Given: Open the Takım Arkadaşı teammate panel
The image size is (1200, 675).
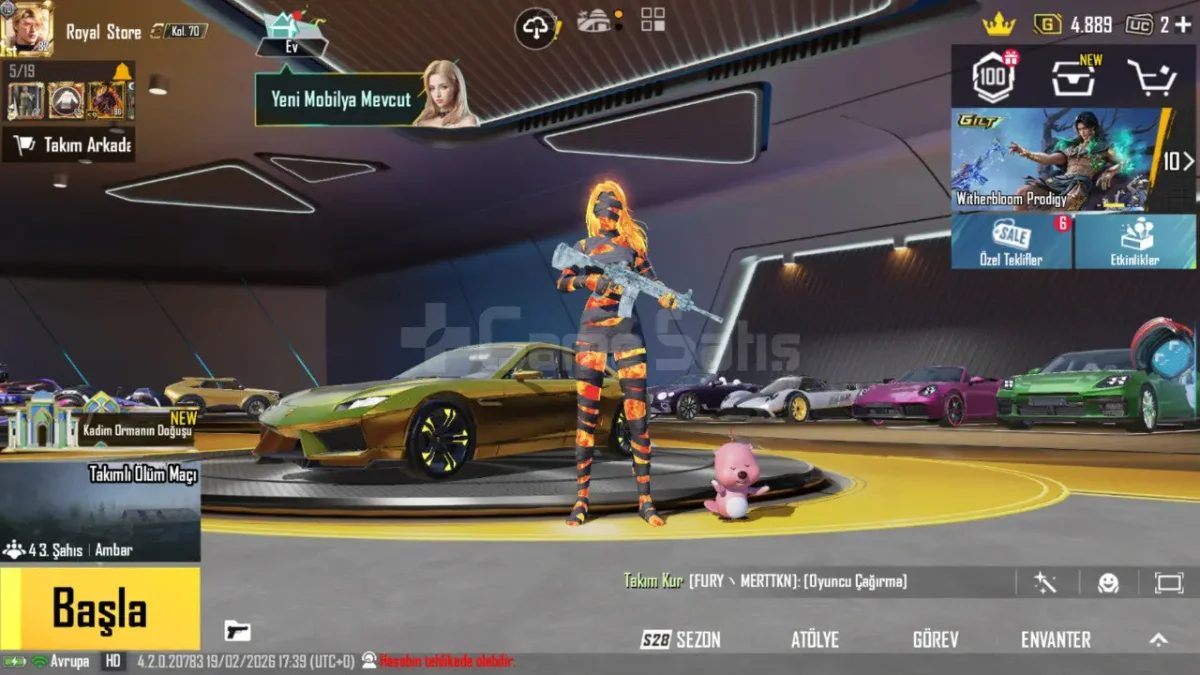Looking at the screenshot, I should [x=70, y=145].
